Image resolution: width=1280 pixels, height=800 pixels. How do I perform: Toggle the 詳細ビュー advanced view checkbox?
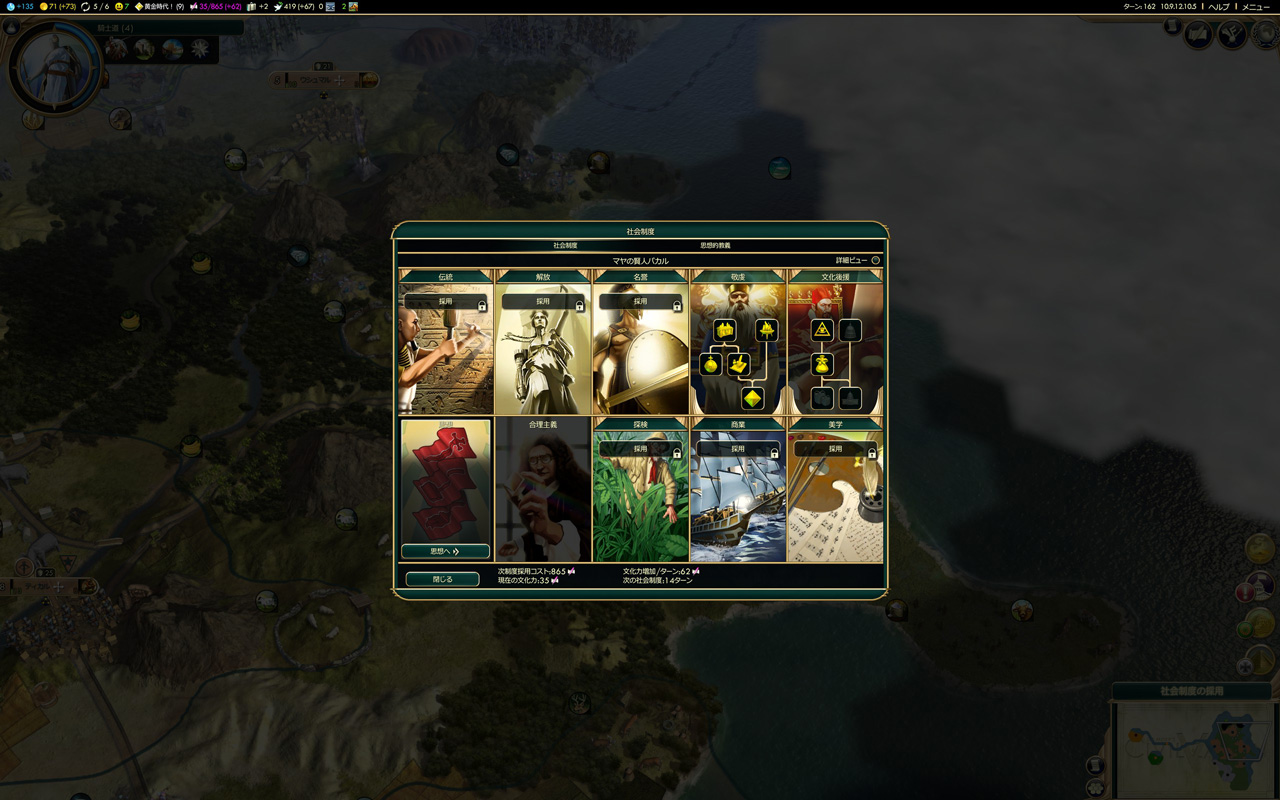pos(875,261)
